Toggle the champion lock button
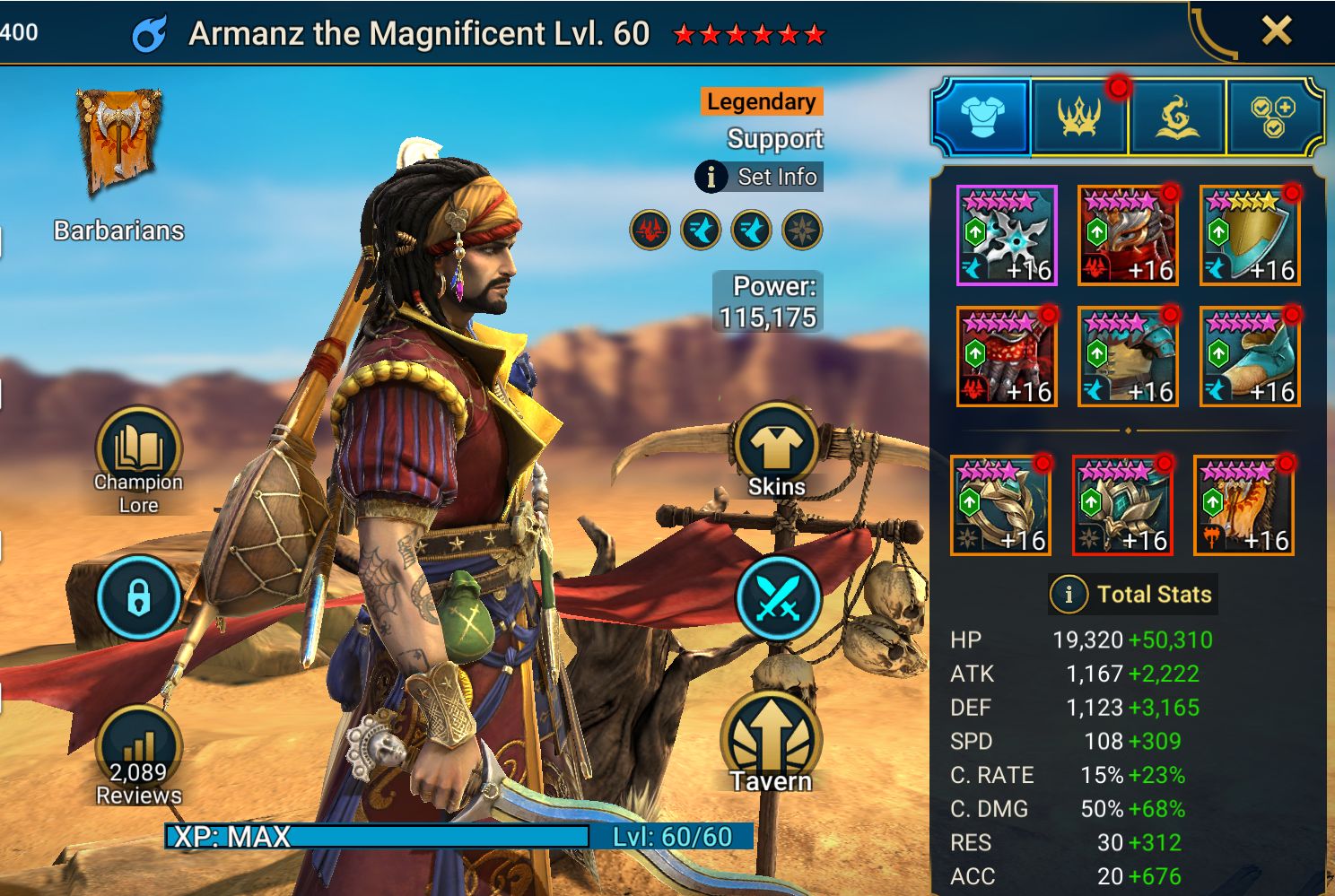Screen dimensions: 1335x896 (138, 597)
